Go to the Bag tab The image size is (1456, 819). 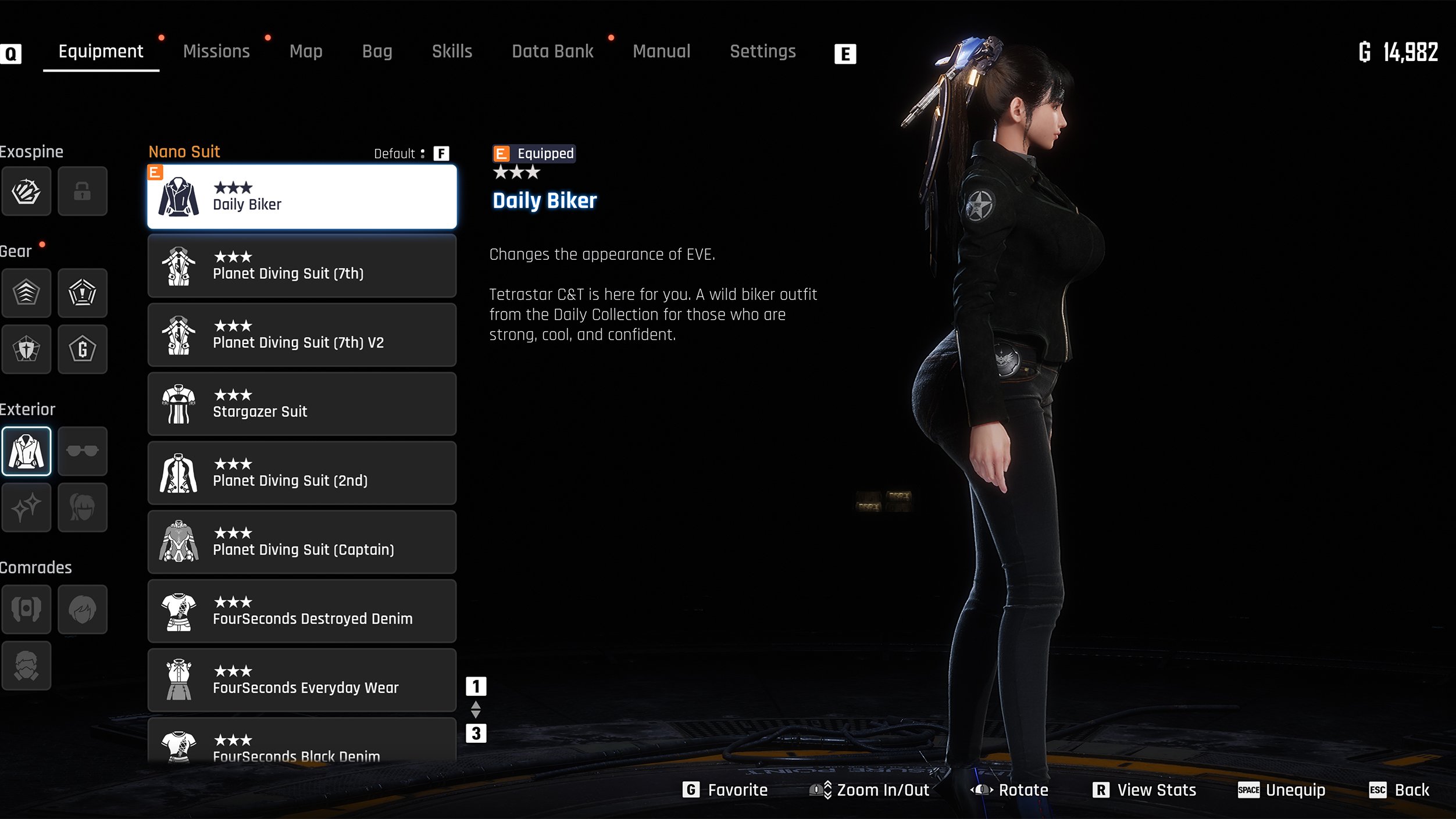click(x=377, y=52)
